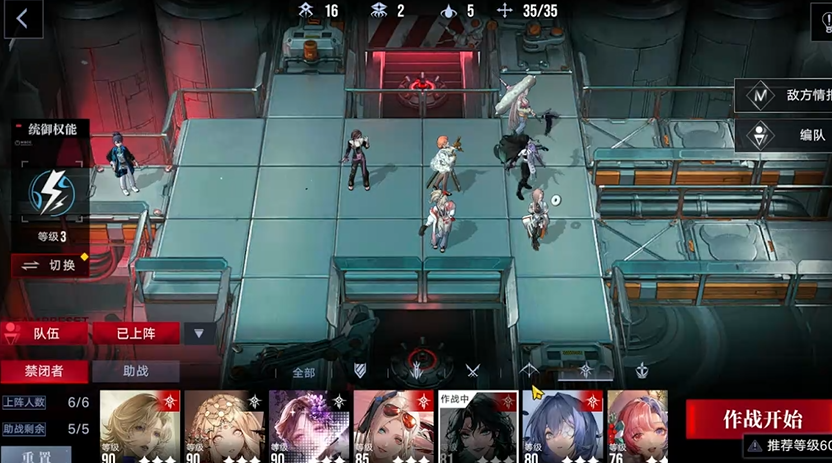
Task: Select the lightning bolt command ability icon
Action: coord(48,192)
